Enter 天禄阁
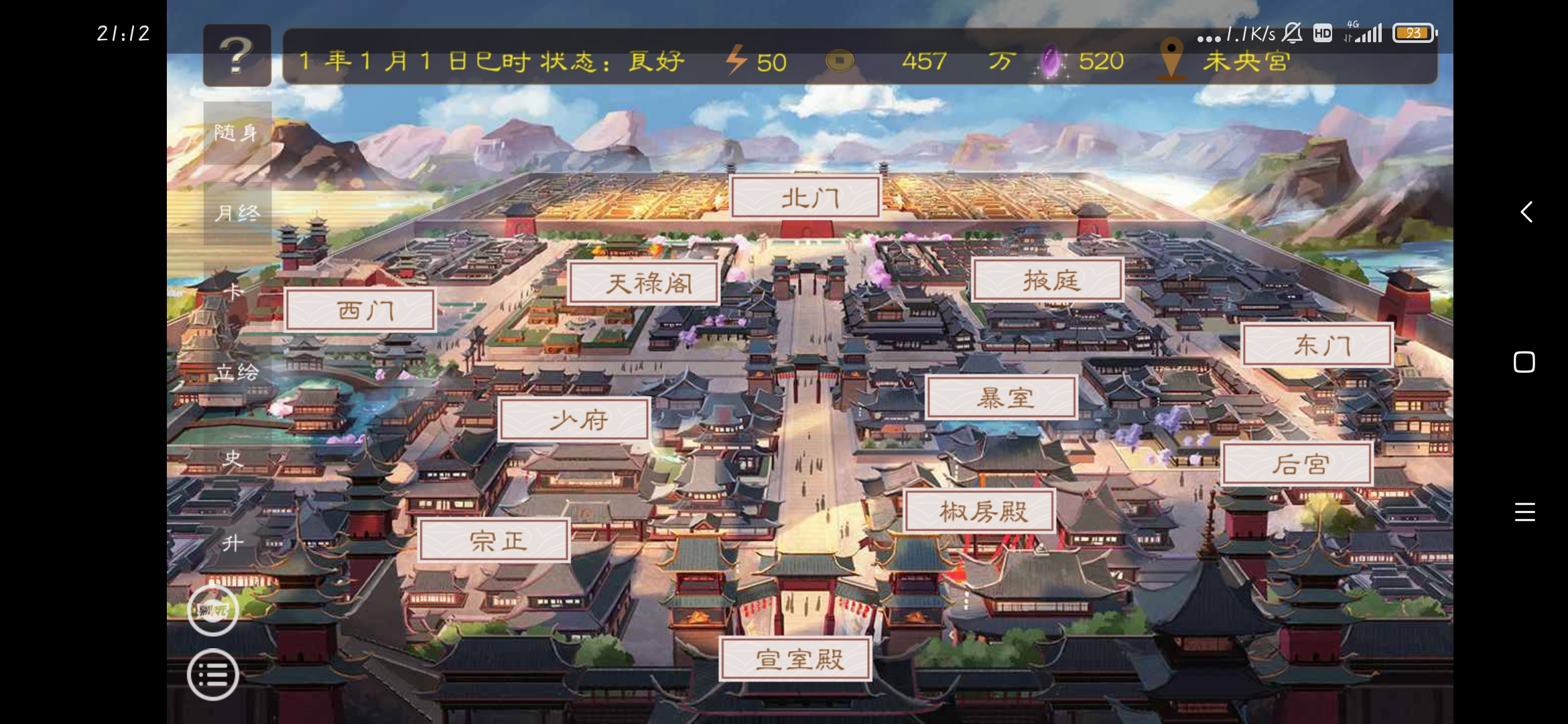The image size is (1568, 724). point(645,283)
